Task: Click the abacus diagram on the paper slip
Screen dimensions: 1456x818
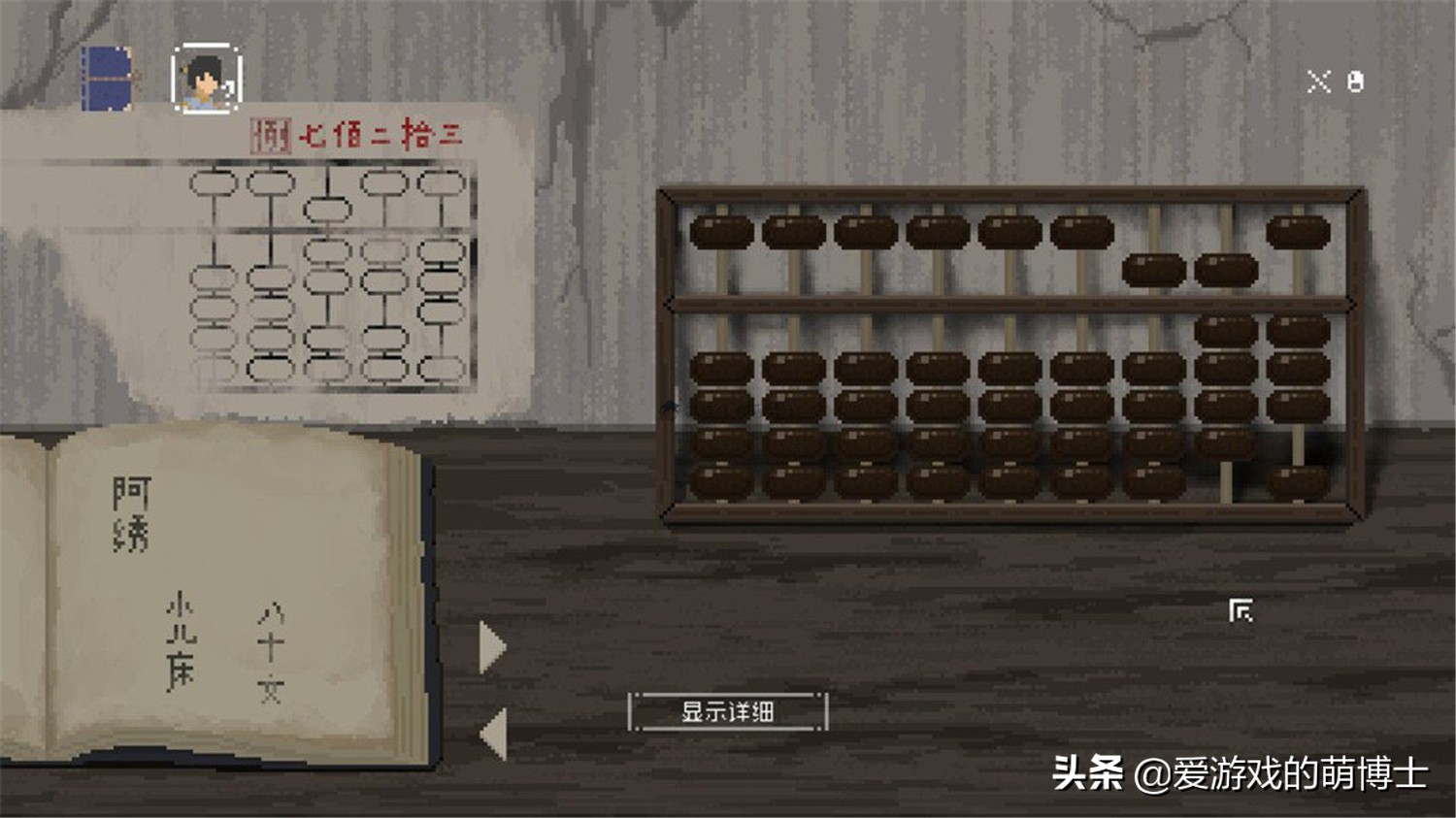Action: [x=325, y=277]
